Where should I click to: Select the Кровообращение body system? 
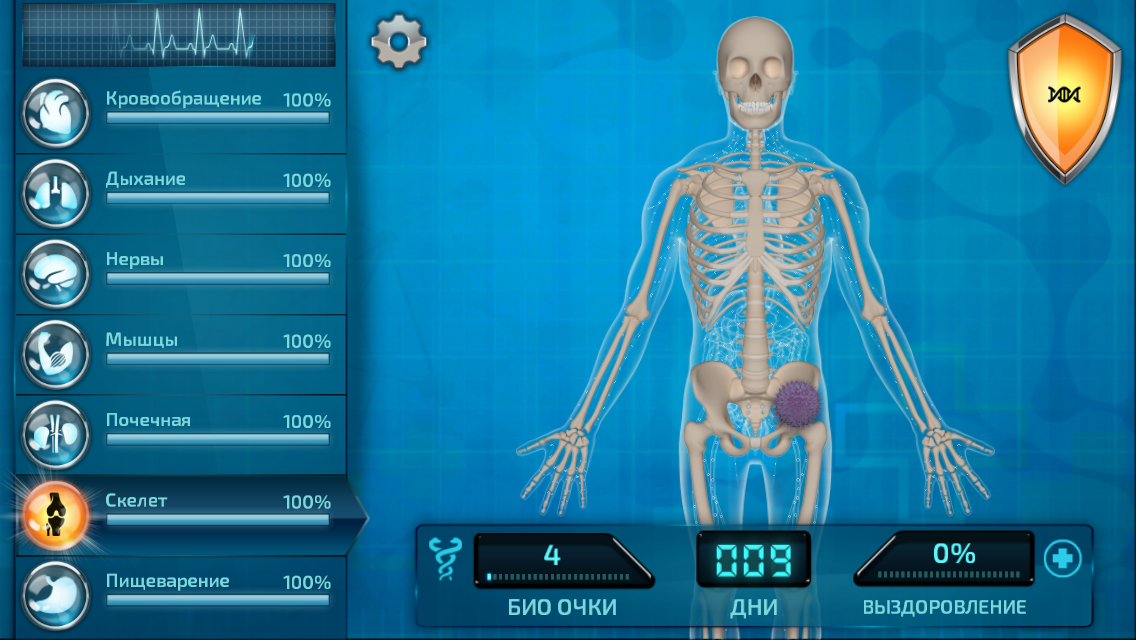[x=180, y=108]
